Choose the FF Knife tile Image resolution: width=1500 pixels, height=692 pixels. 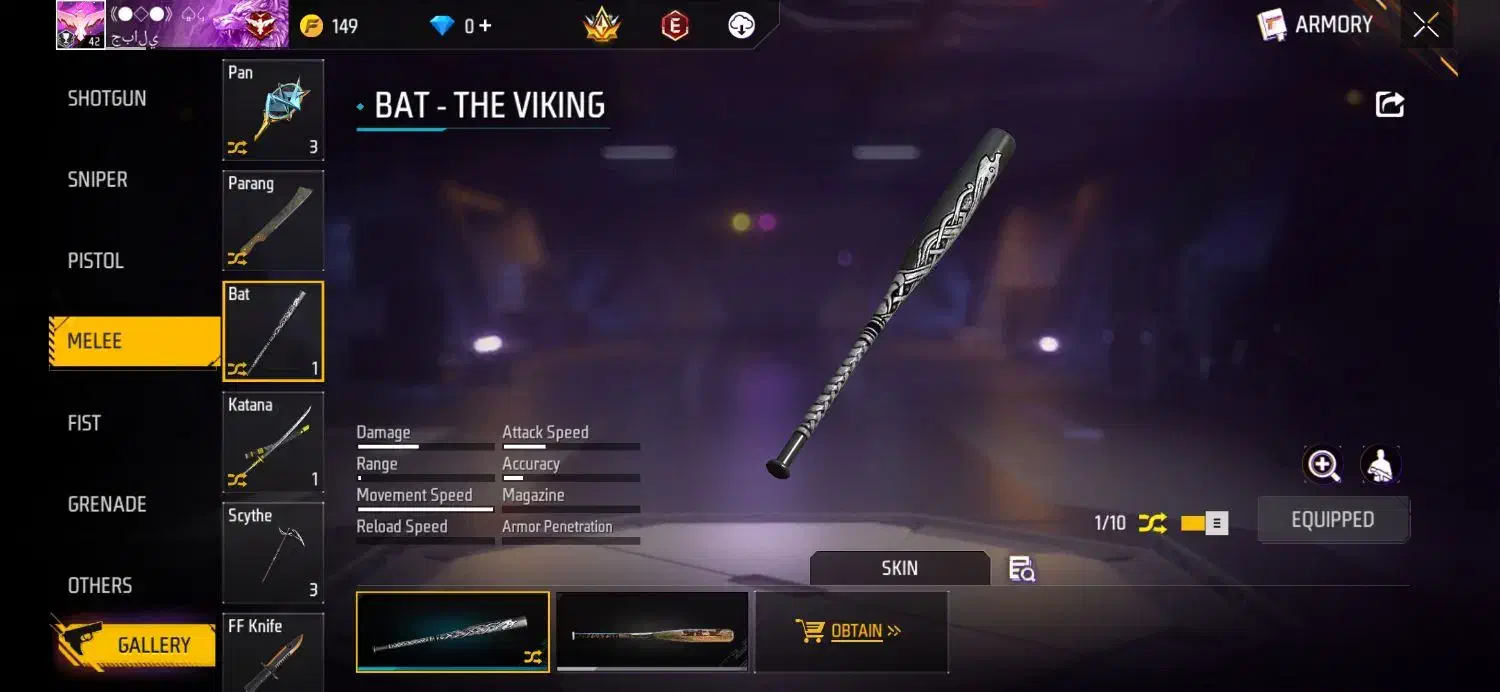tap(273, 650)
